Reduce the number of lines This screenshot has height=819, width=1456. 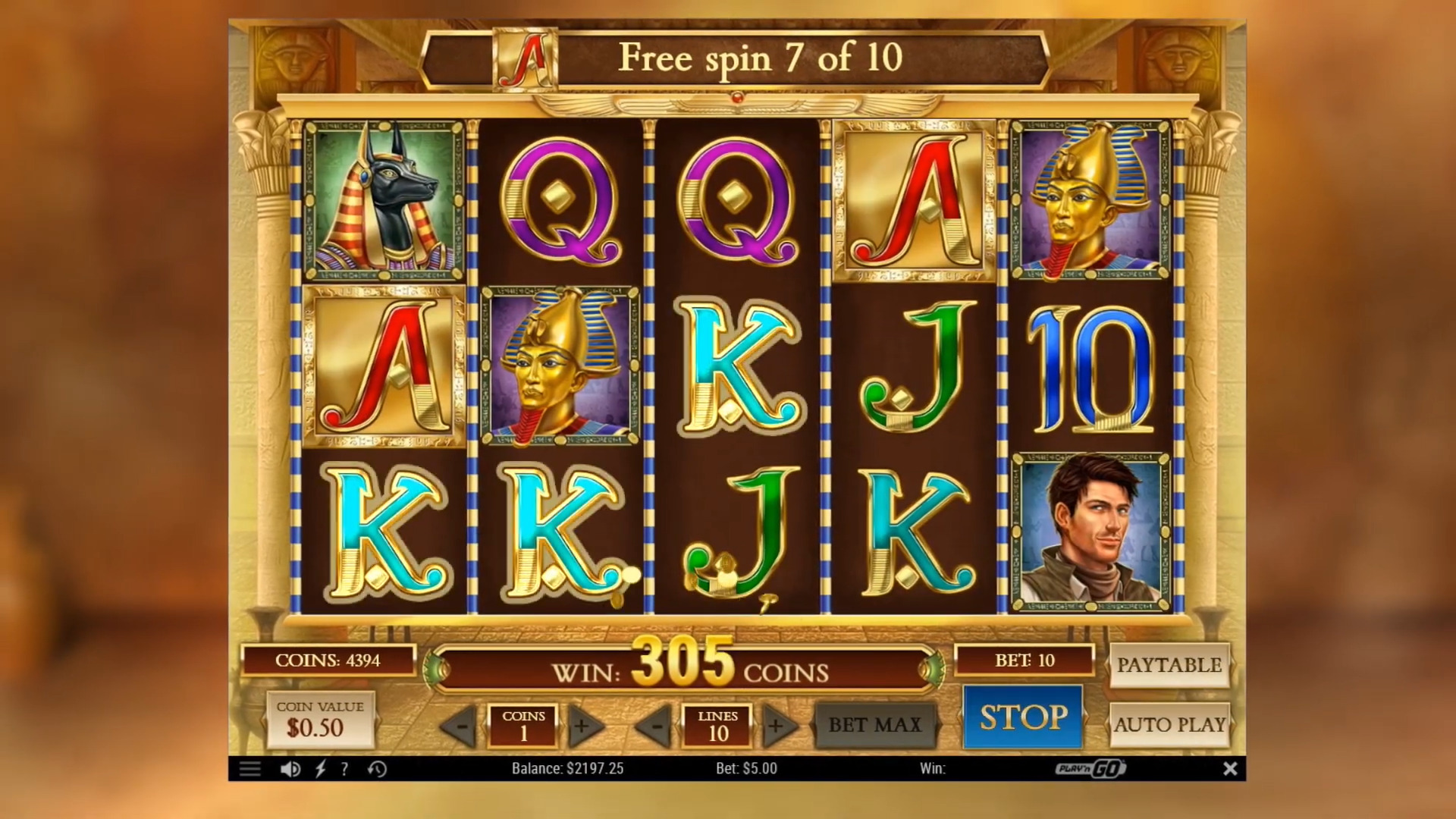(654, 726)
